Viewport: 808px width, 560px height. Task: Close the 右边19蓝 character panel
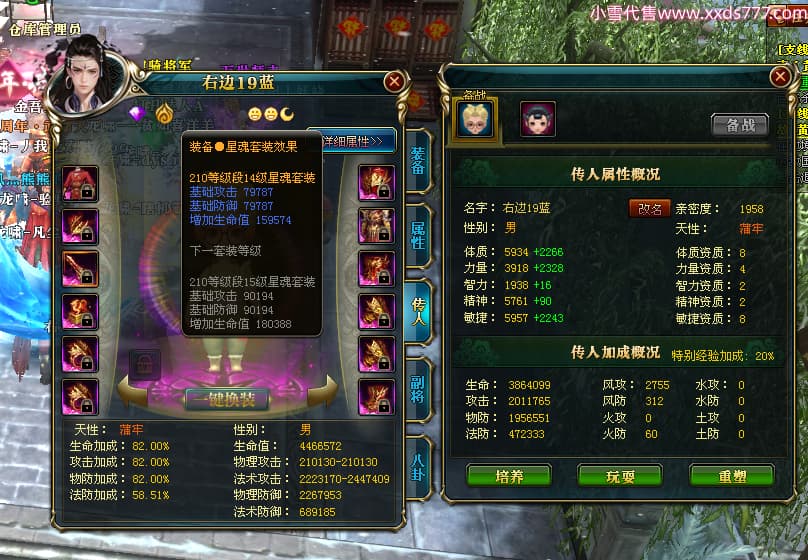click(x=394, y=82)
